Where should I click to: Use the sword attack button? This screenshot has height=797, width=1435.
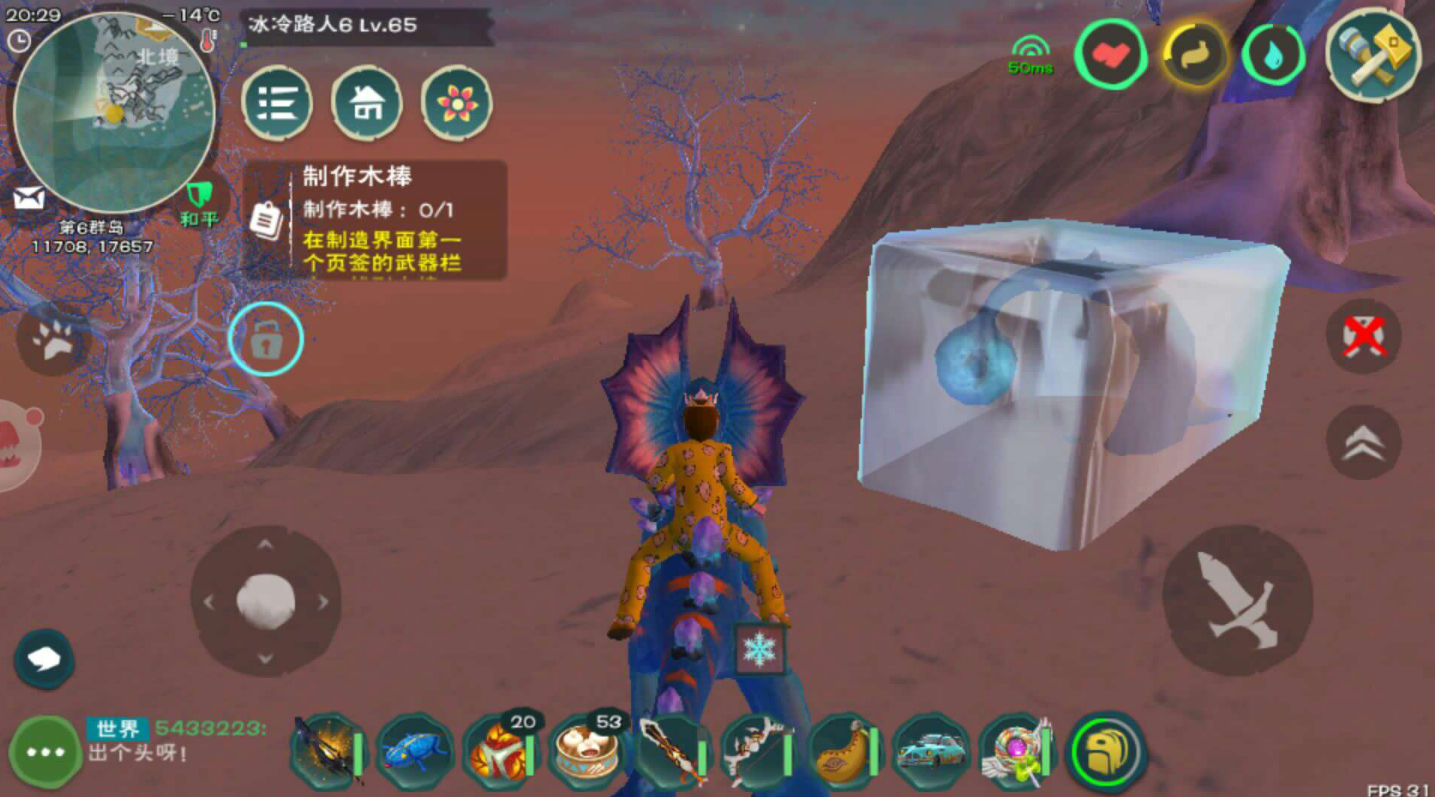pyautogui.click(x=1238, y=600)
